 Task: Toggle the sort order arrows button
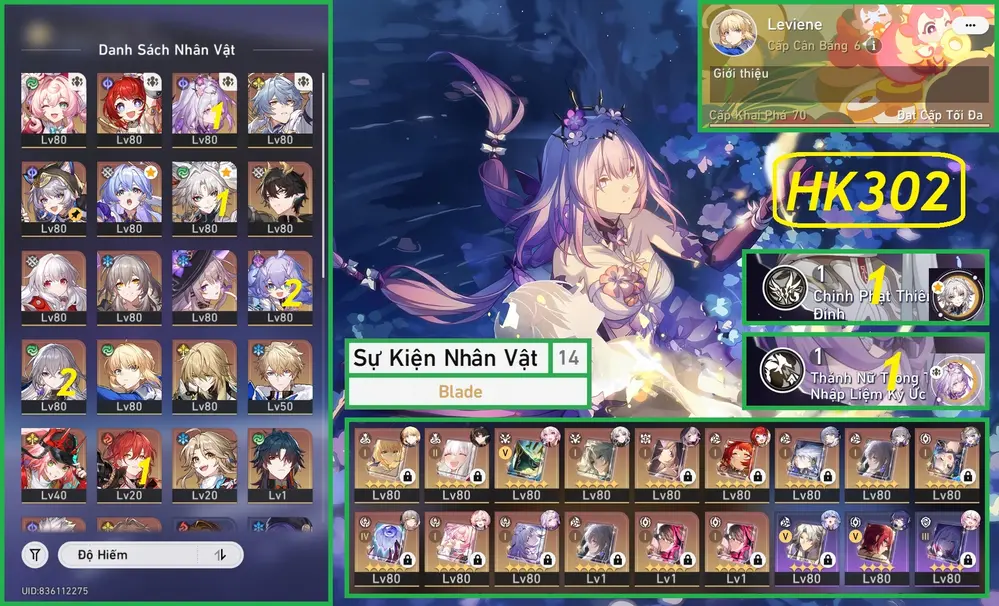click(x=219, y=554)
